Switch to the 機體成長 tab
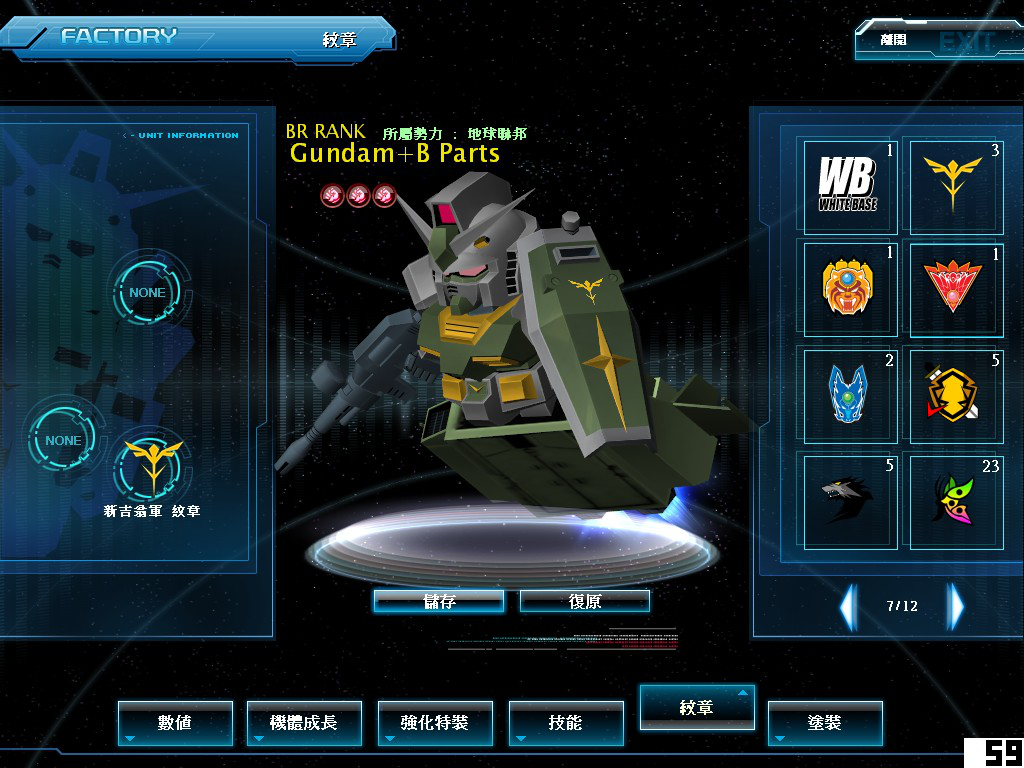1024x768 pixels. click(304, 722)
